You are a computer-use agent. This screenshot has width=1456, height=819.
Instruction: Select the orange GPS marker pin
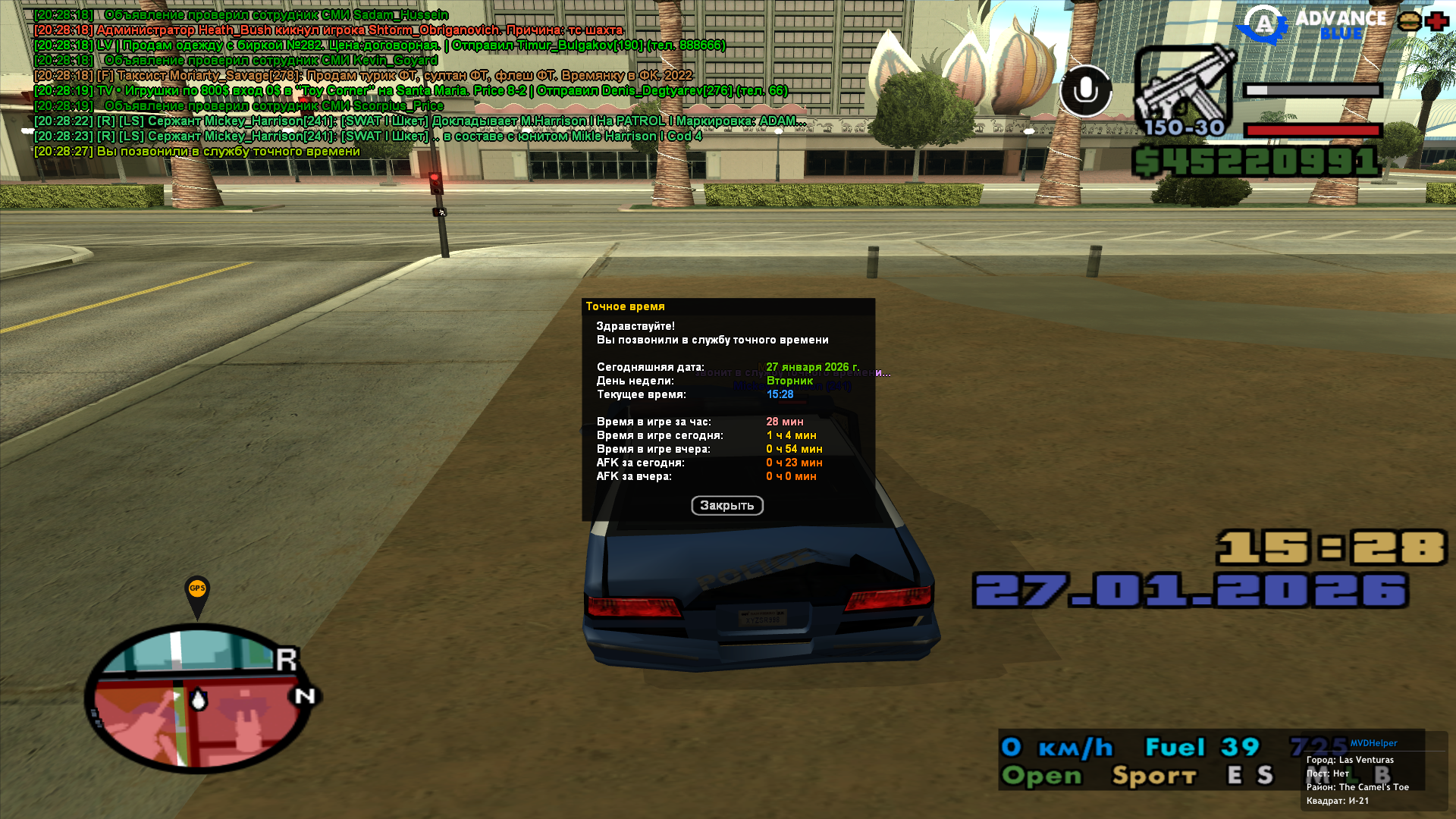coord(197,591)
